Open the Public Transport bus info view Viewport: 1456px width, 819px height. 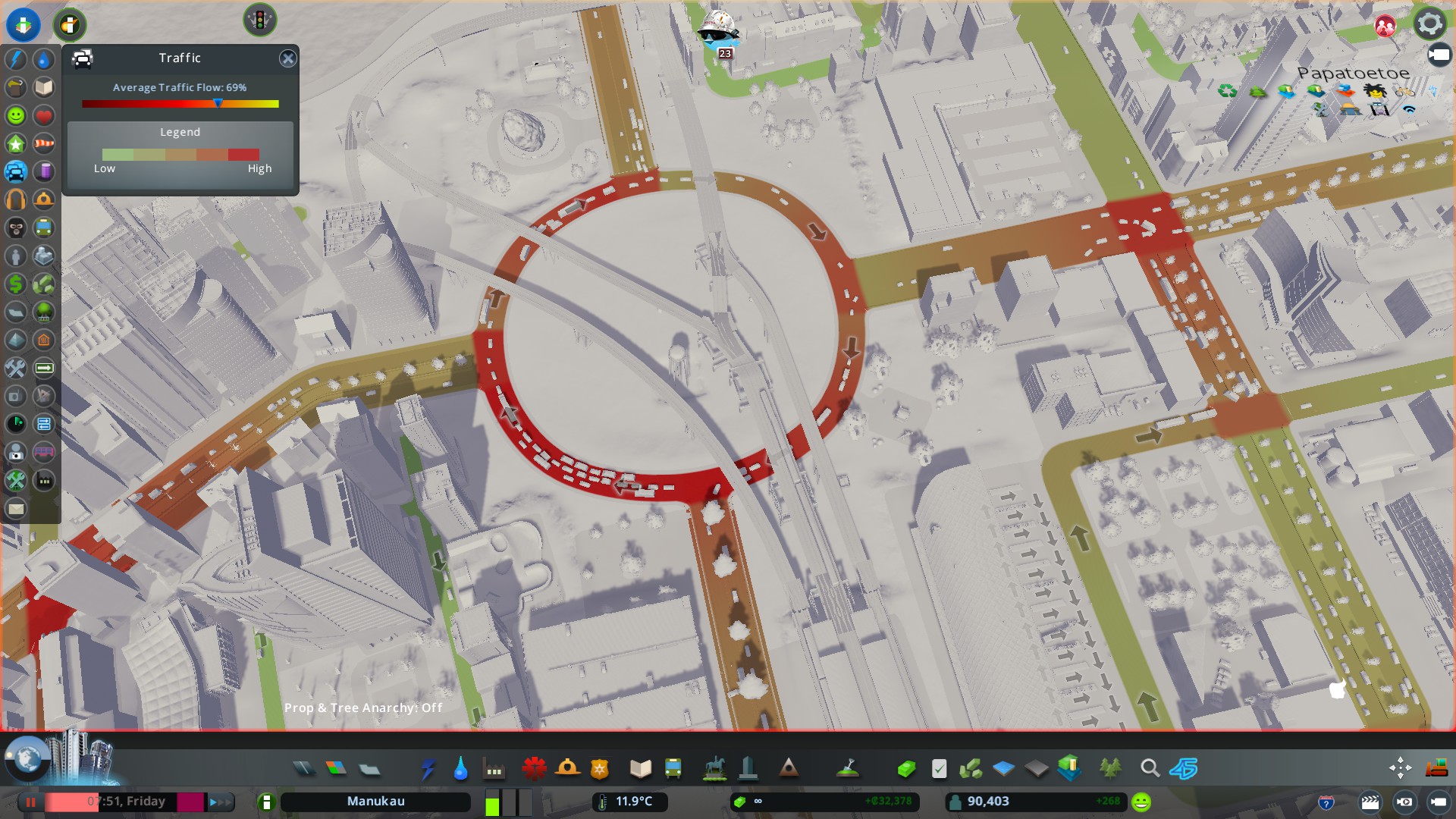tap(44, 227)
